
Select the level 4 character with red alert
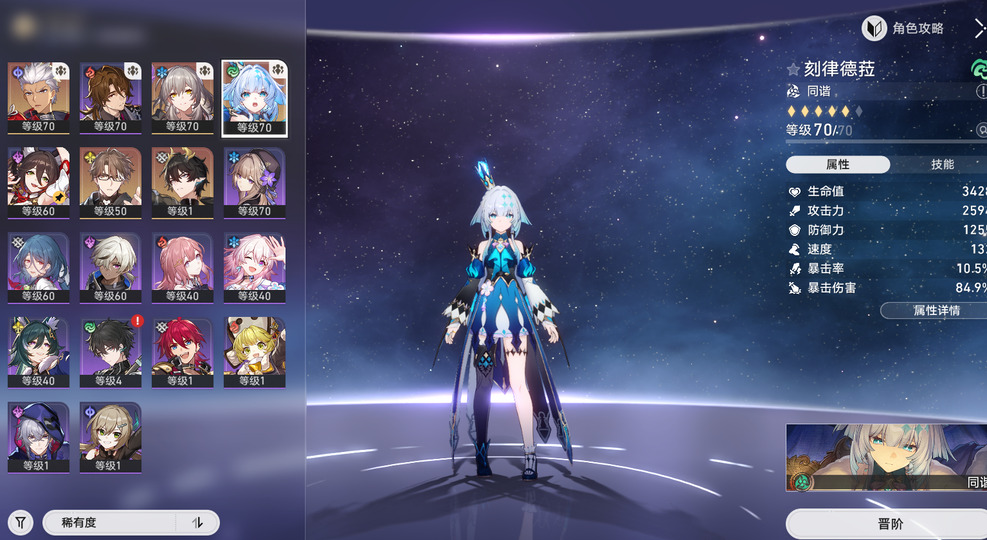110,352
